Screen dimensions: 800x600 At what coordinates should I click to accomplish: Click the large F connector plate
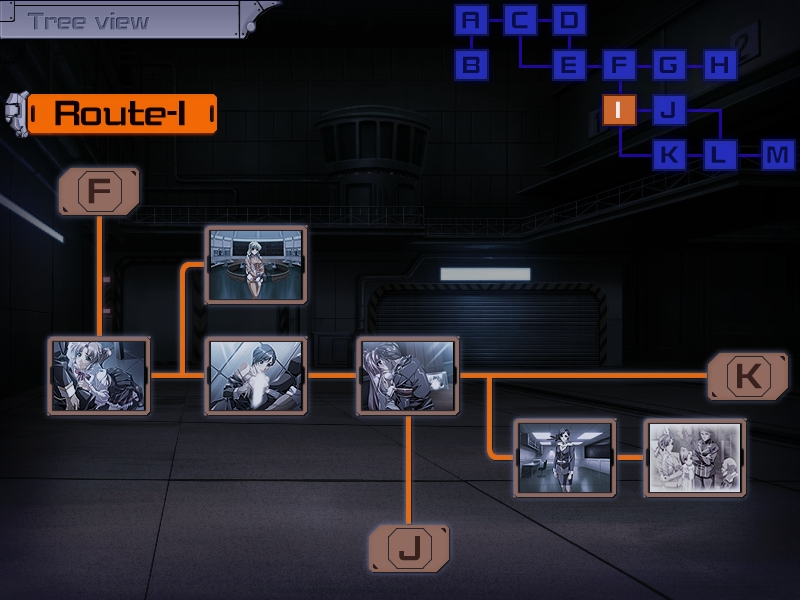99,191
